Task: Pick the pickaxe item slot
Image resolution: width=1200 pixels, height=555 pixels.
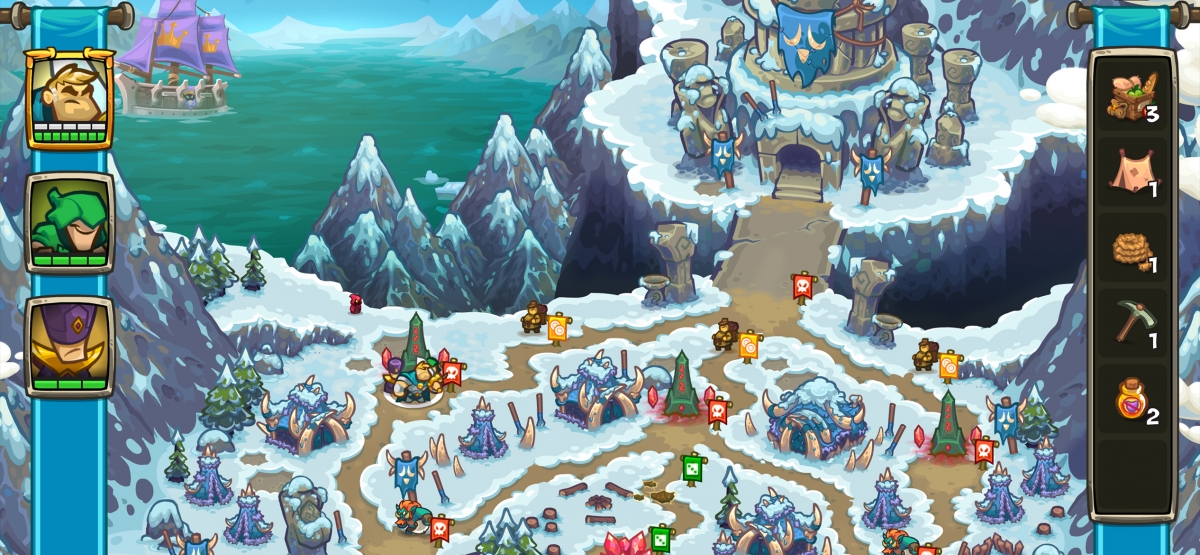Action: click(x=1132, y=324)
